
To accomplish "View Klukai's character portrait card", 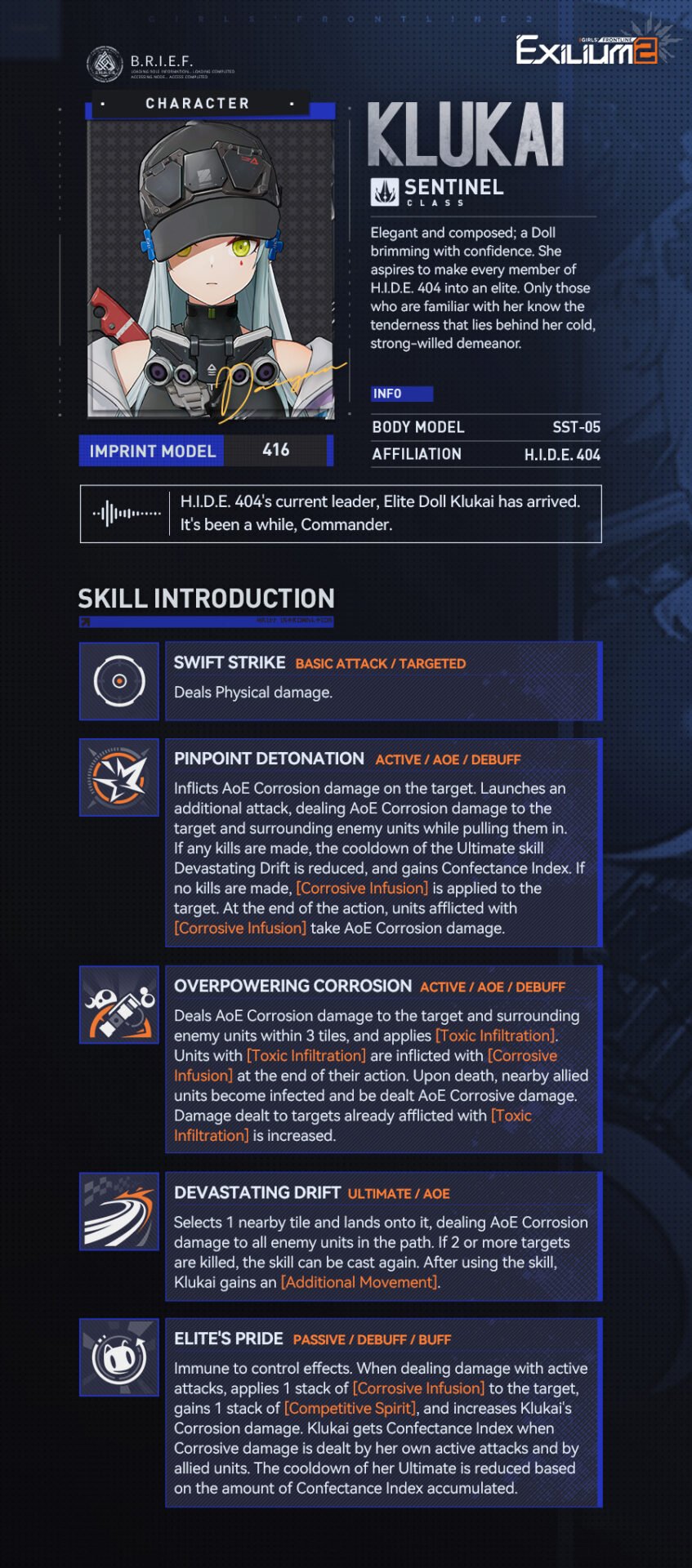I will tap(211, 269).
